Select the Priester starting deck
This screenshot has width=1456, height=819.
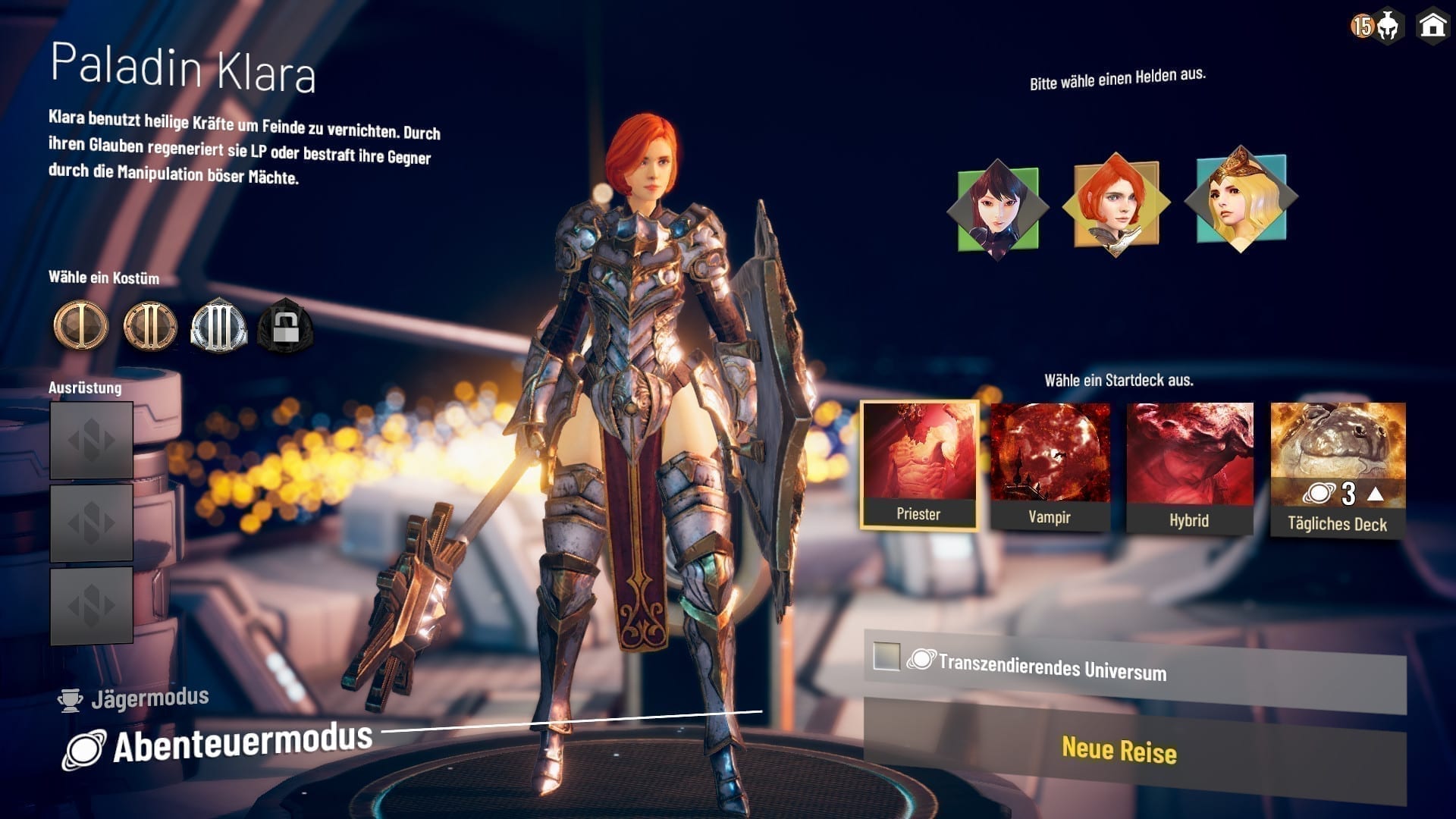click(919, 464)
